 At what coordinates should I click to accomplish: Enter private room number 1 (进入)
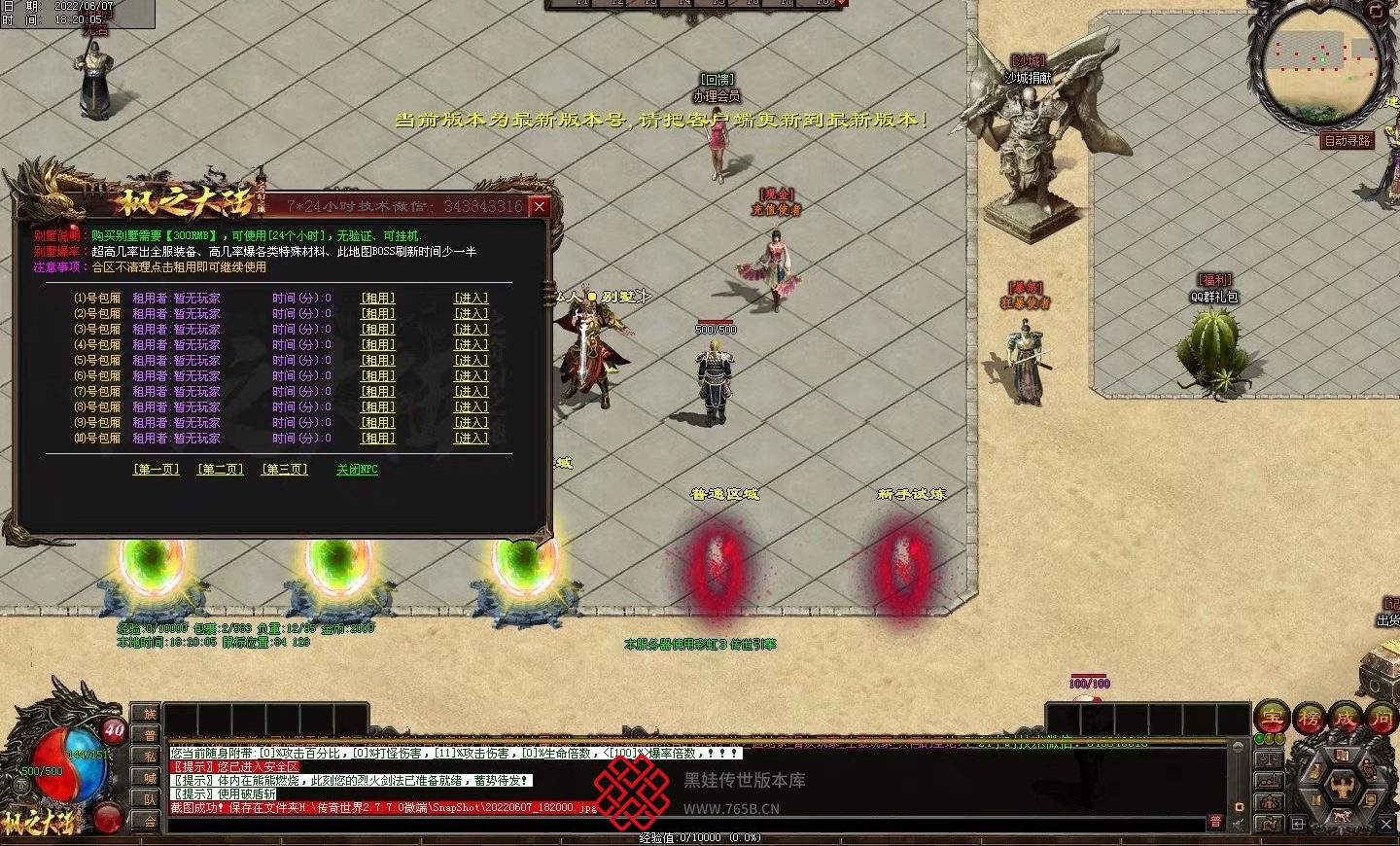point(472,299)
